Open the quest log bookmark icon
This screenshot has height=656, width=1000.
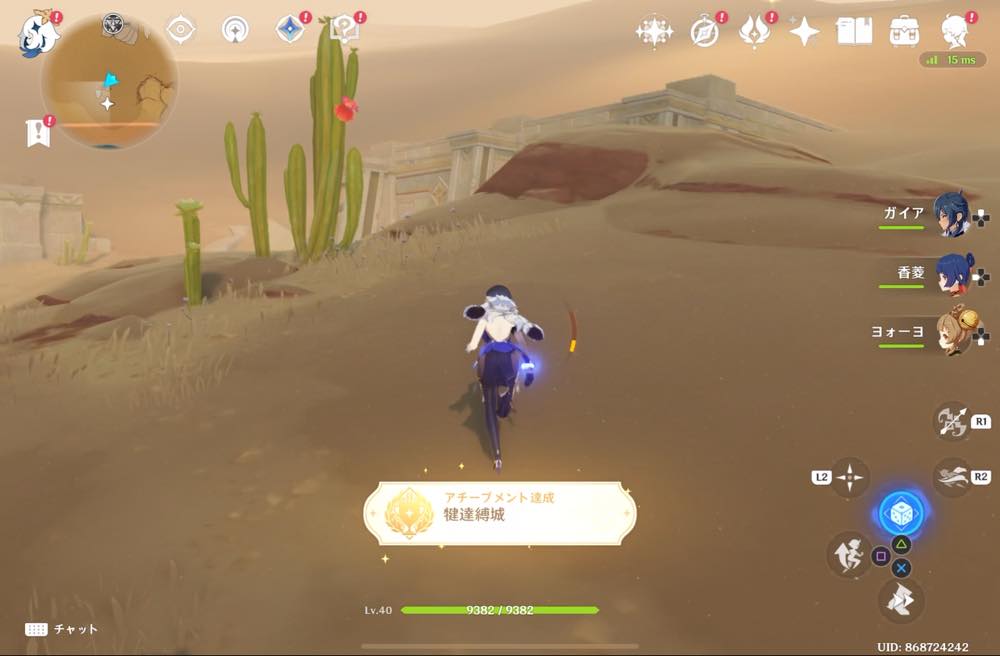pyautogui.click(x=37, y=132)
